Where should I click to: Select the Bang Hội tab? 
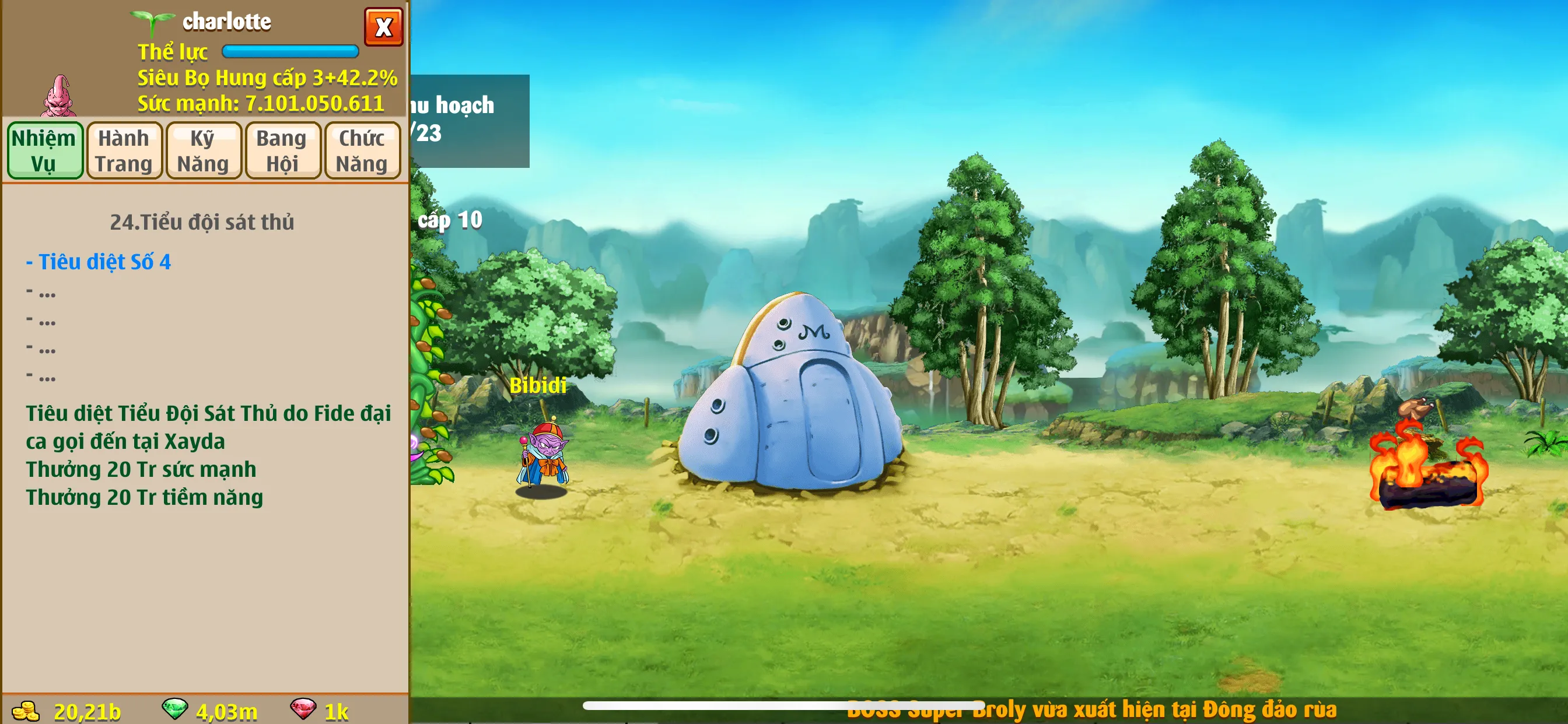282,150
